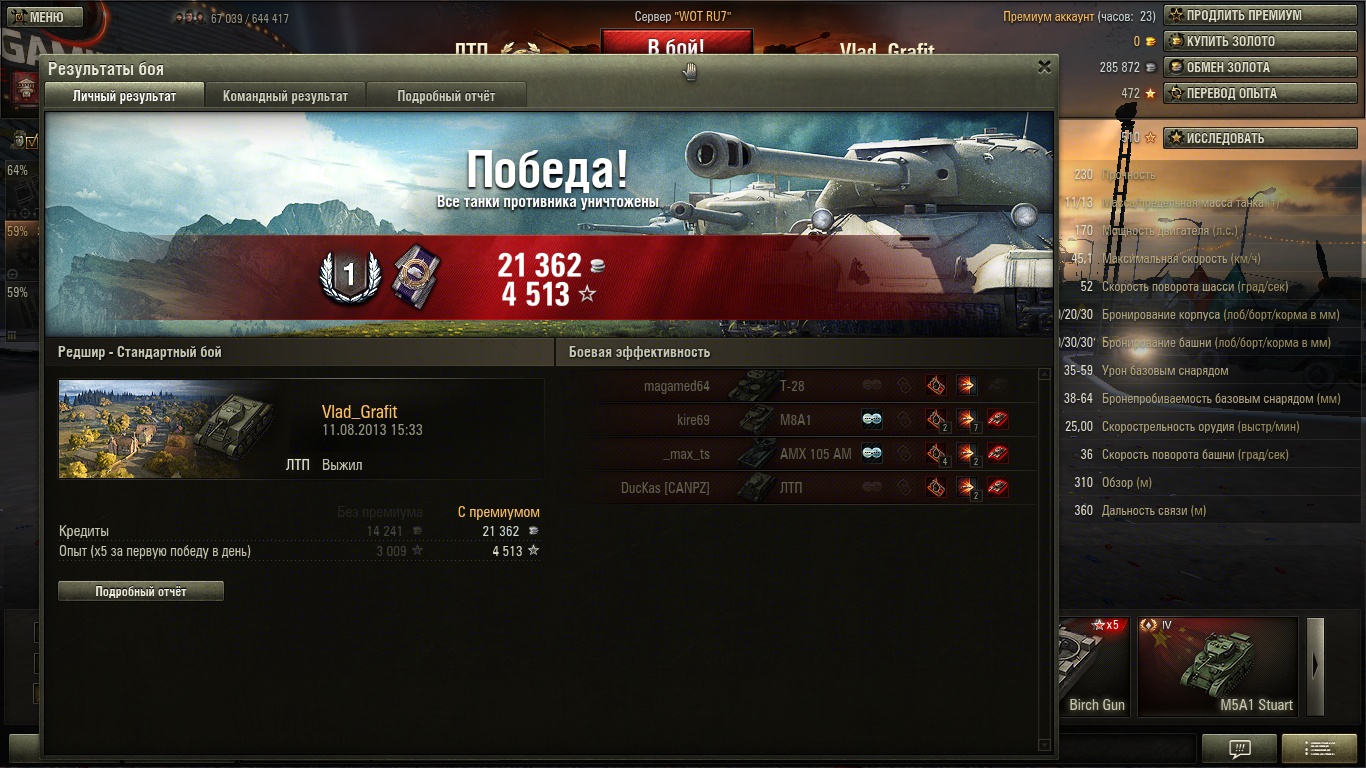This screenshot has width=1366, height=768.
Task: Open the chat channels speech-bubble button
Action: click(1239, 748)
